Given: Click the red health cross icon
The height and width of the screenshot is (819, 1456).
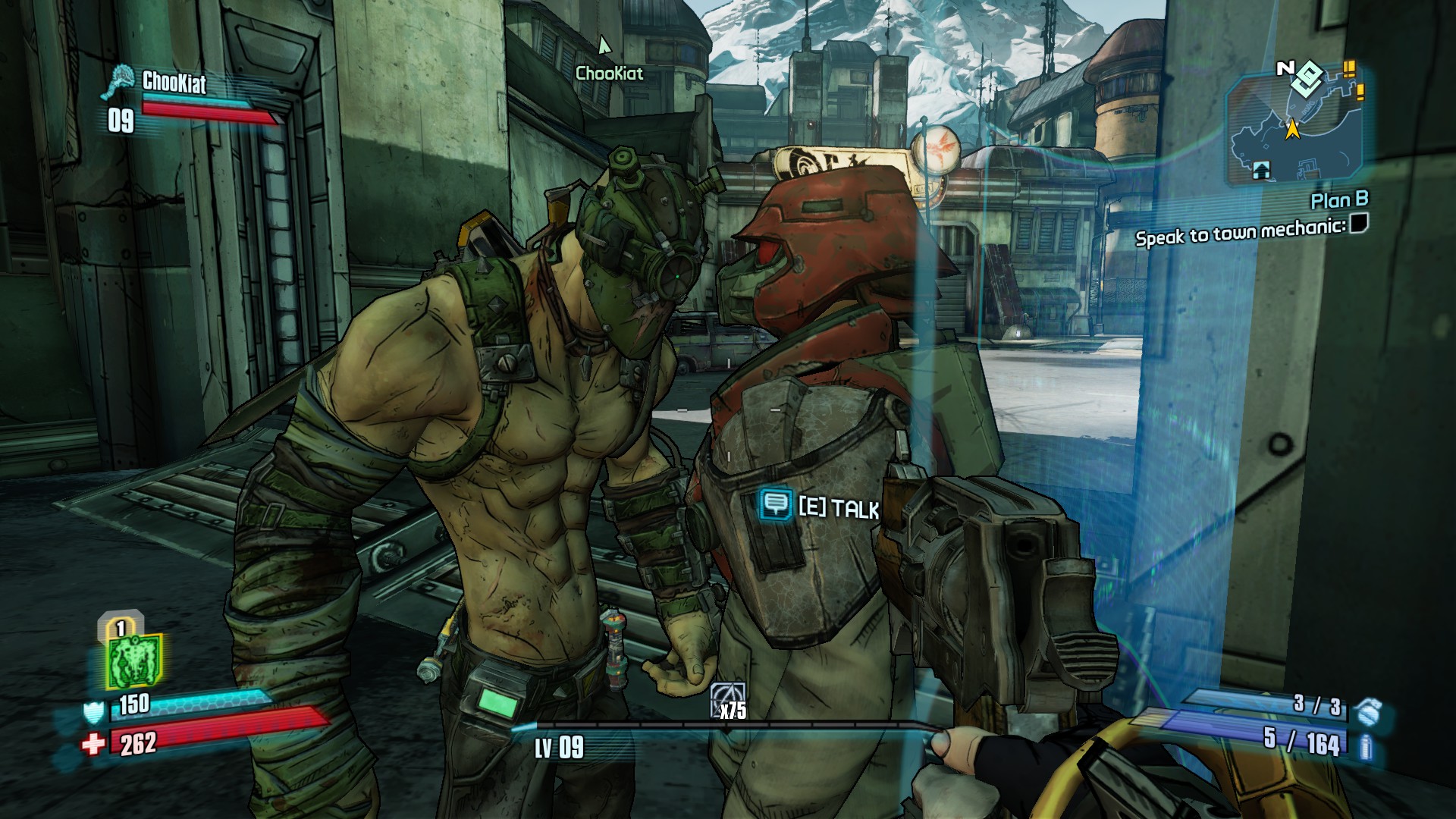Looking at the screenshot, I should point(93,744).
